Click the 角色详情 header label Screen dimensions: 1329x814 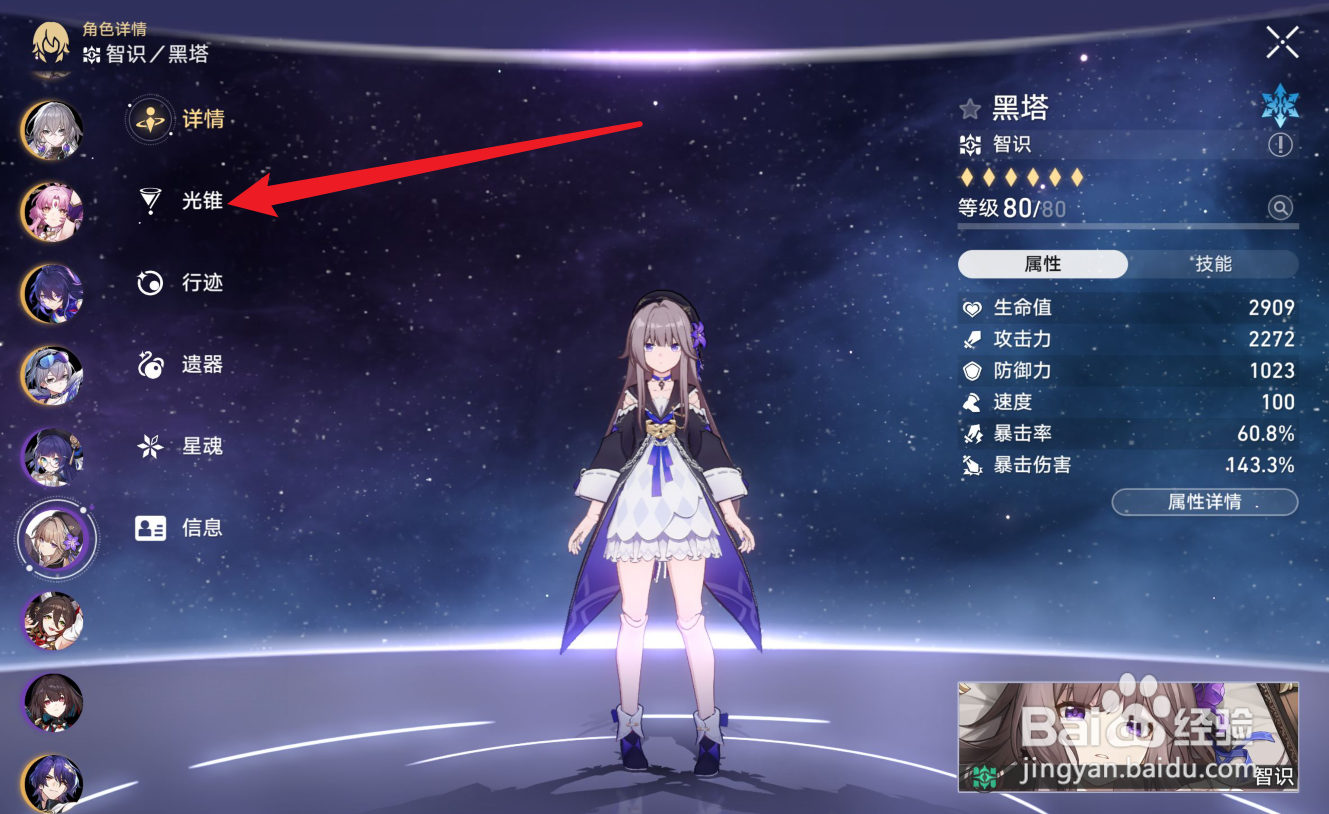(113, 30)
